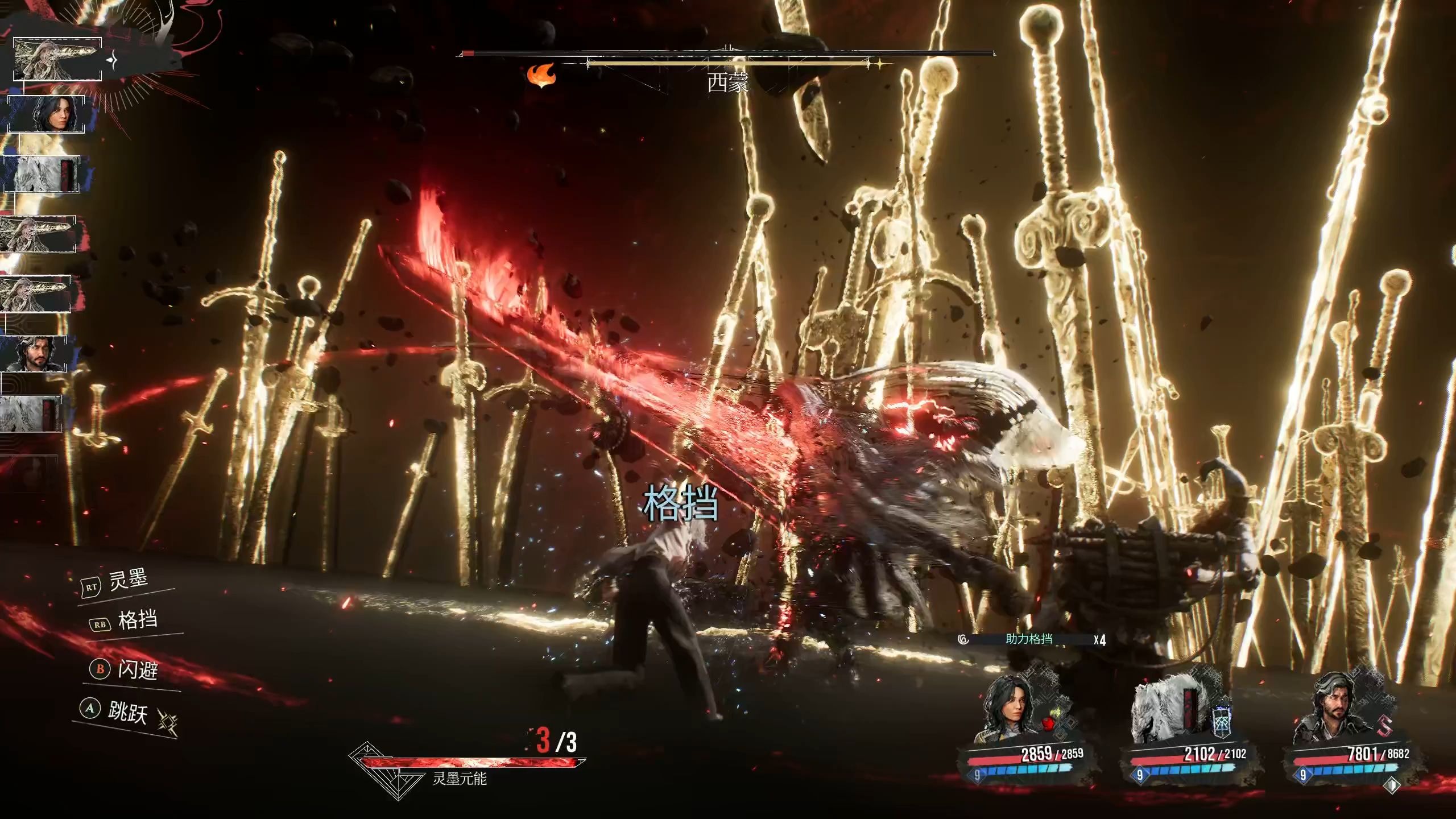Viewport: 1456px width, 819px height.
Task: Click the bearded man's turn queue portrait
Action: pyautogui.click(x=34, y=354)
